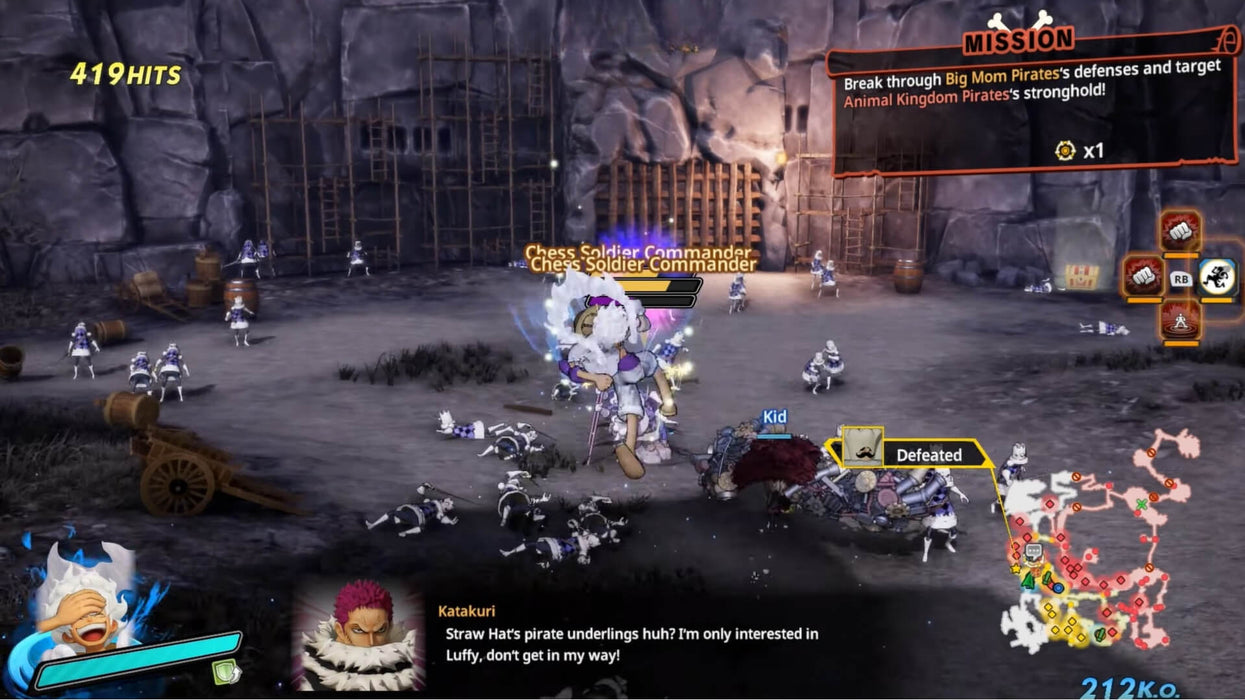1245x700 pixels.
Task: Select the speech bubble marker on the minimap
Action: [1033, 551]
